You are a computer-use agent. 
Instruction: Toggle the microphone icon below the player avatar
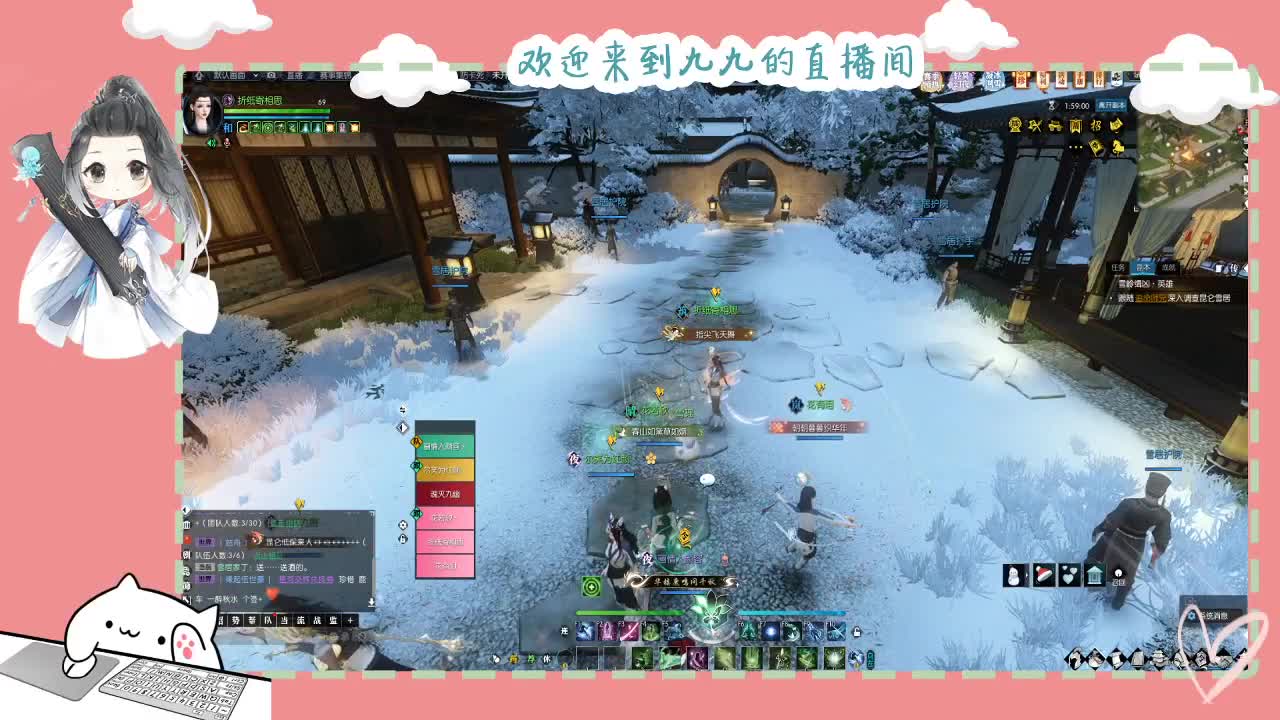[226, 142]
